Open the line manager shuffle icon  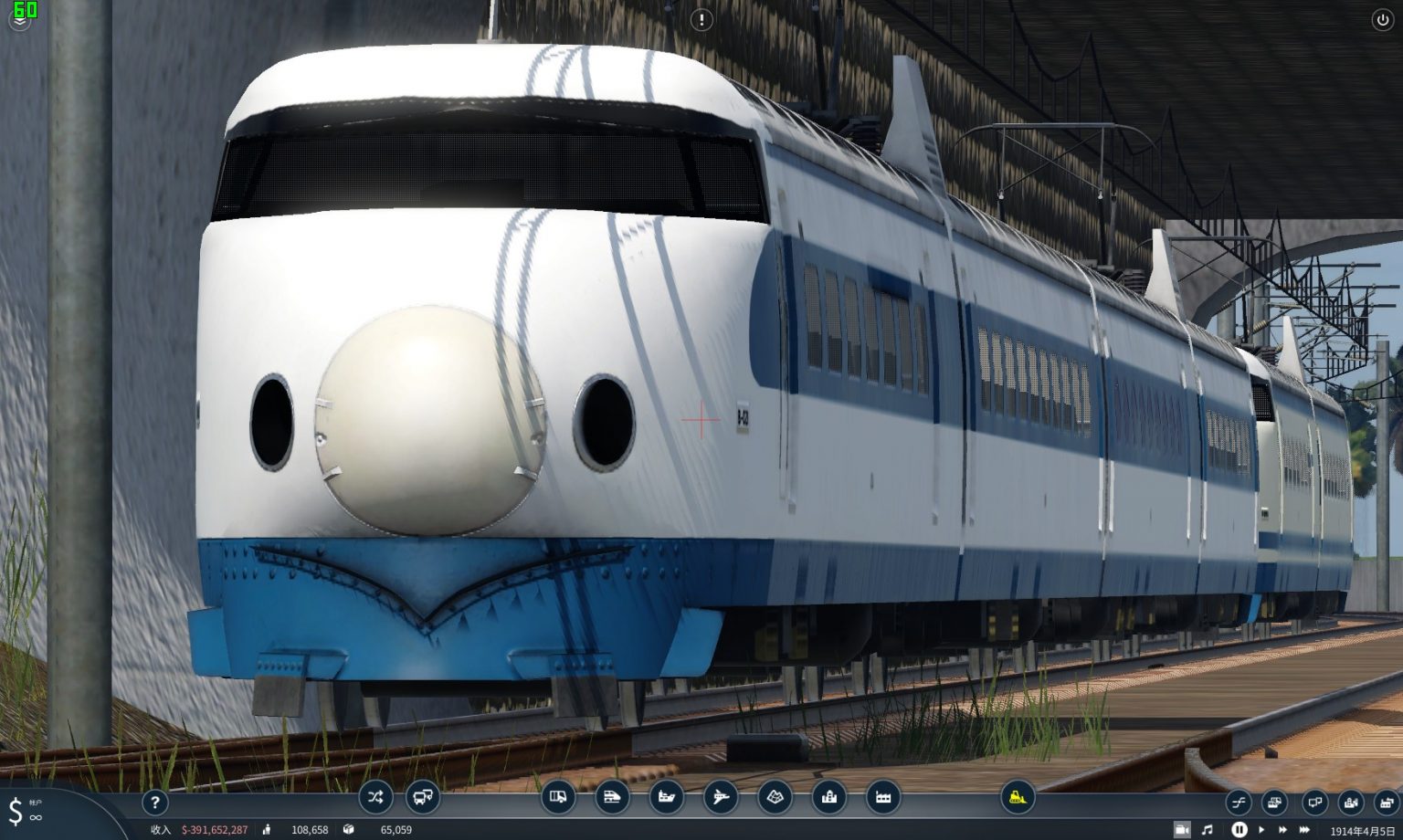point(374,798)
